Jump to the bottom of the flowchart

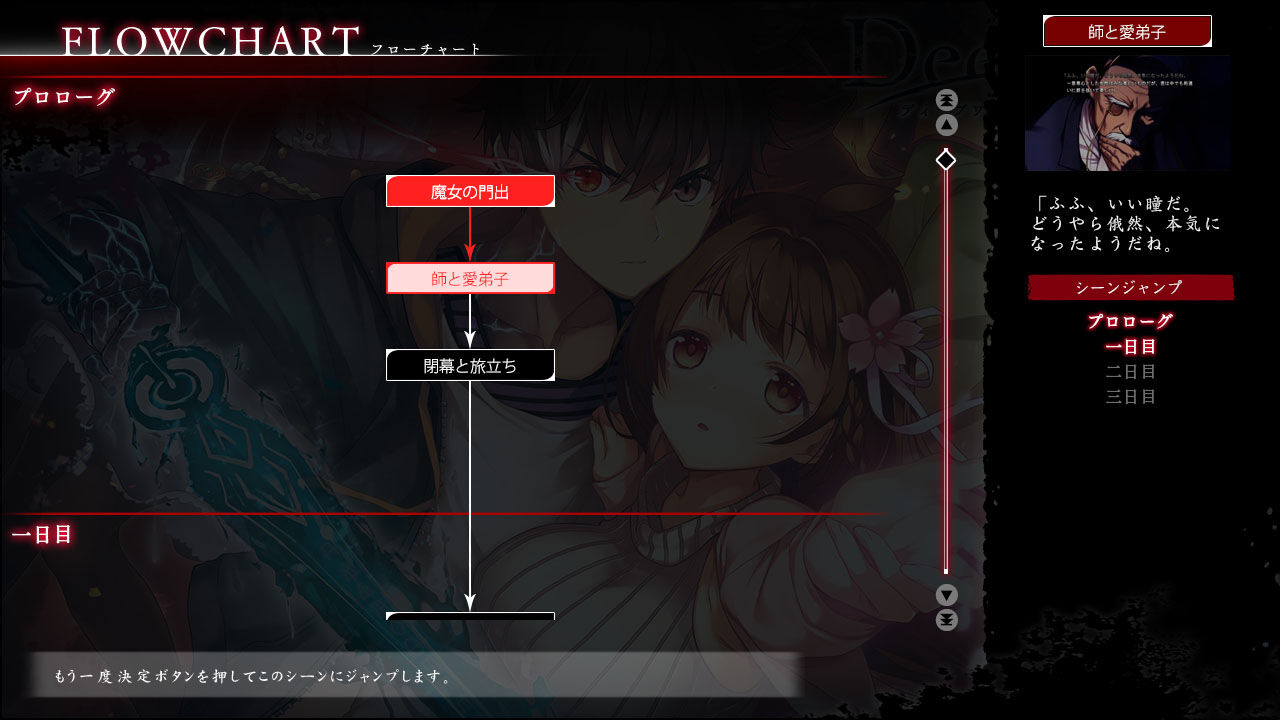pyautogui.click(x=946, y=620)
